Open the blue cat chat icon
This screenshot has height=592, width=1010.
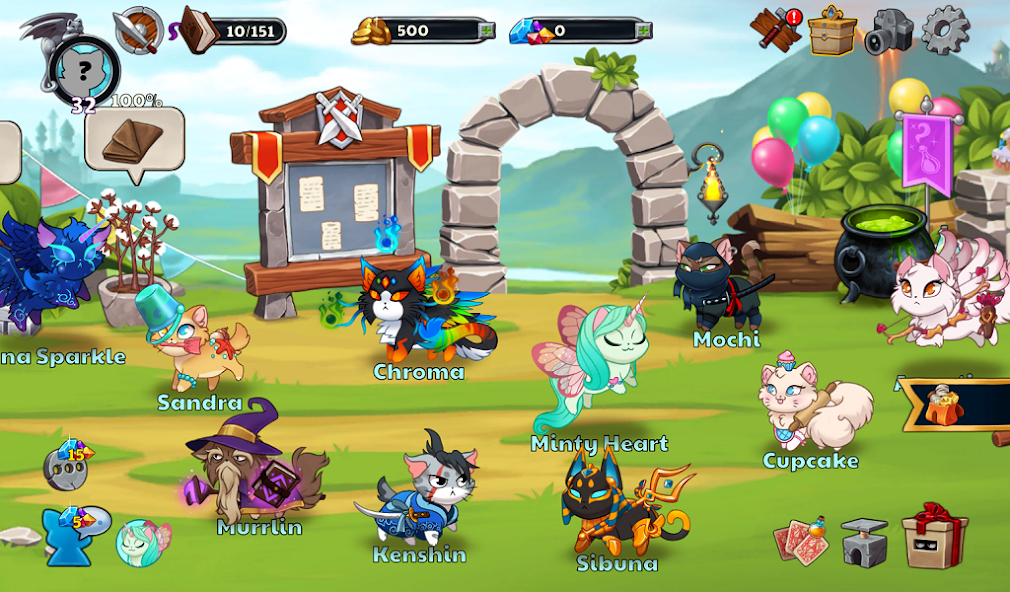(69, 535)
